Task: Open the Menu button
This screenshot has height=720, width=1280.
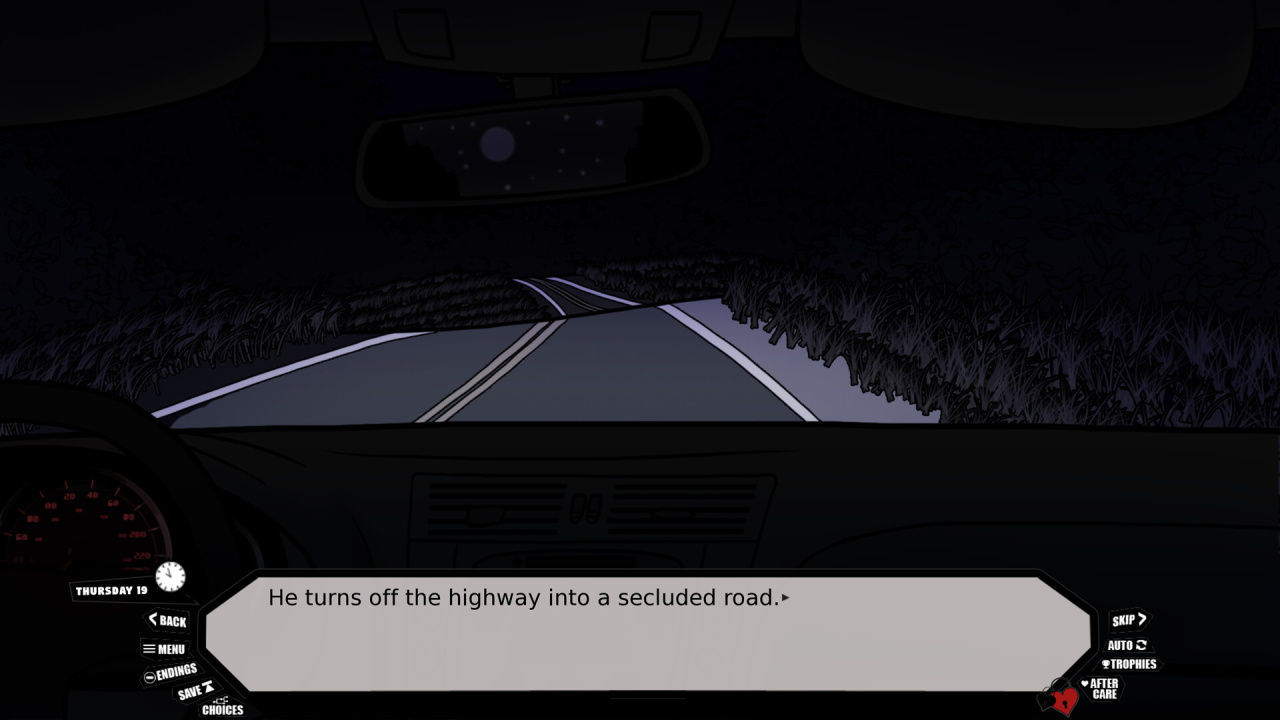Action: point(165,649)
